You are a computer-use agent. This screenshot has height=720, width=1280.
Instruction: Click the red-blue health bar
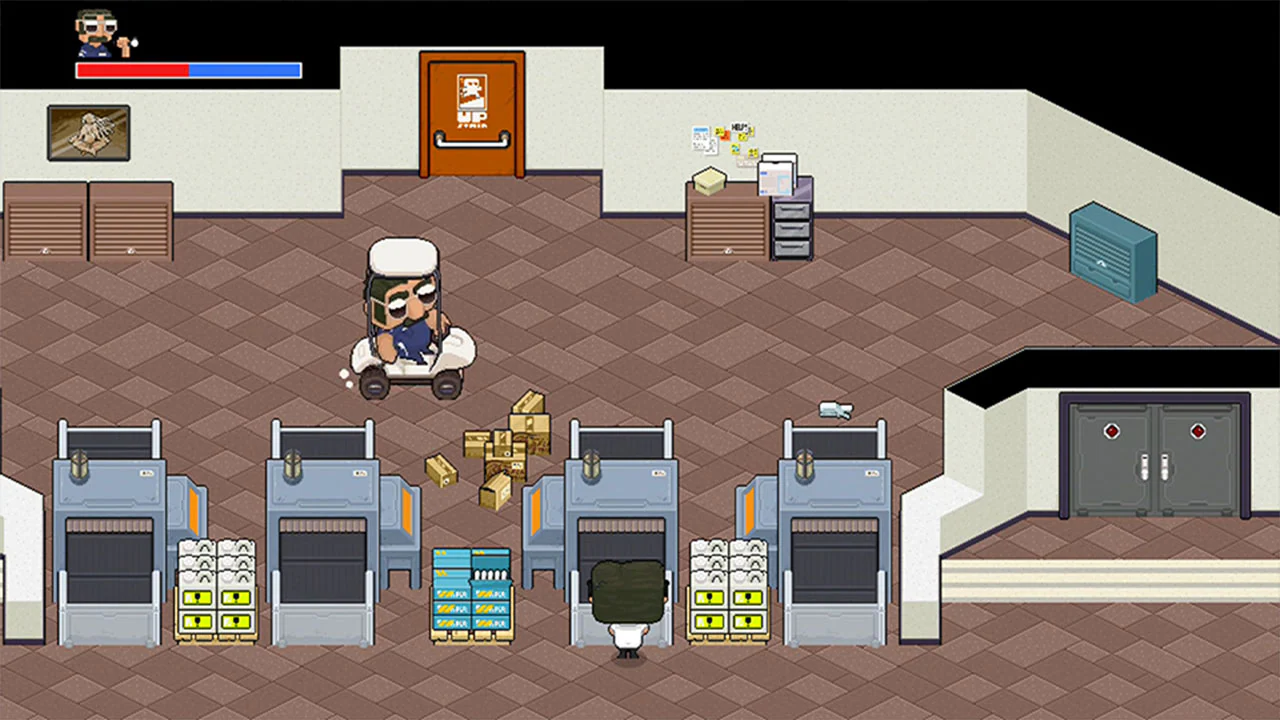pos(187,70)
